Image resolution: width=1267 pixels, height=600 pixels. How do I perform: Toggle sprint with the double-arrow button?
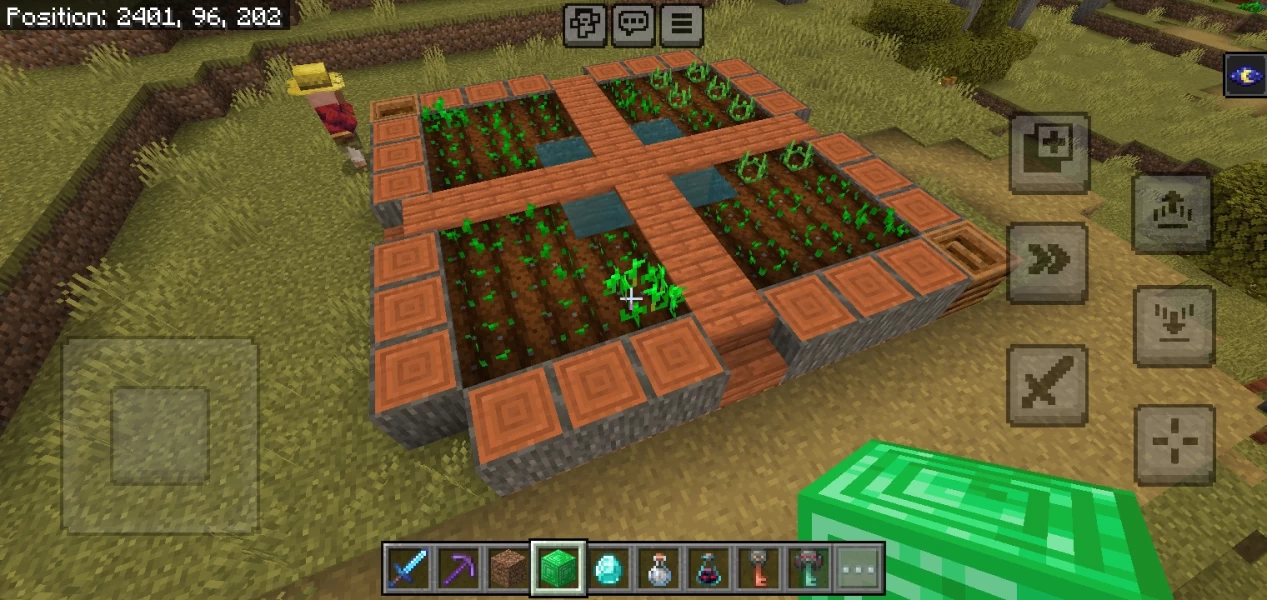(x=1048, y=262)
